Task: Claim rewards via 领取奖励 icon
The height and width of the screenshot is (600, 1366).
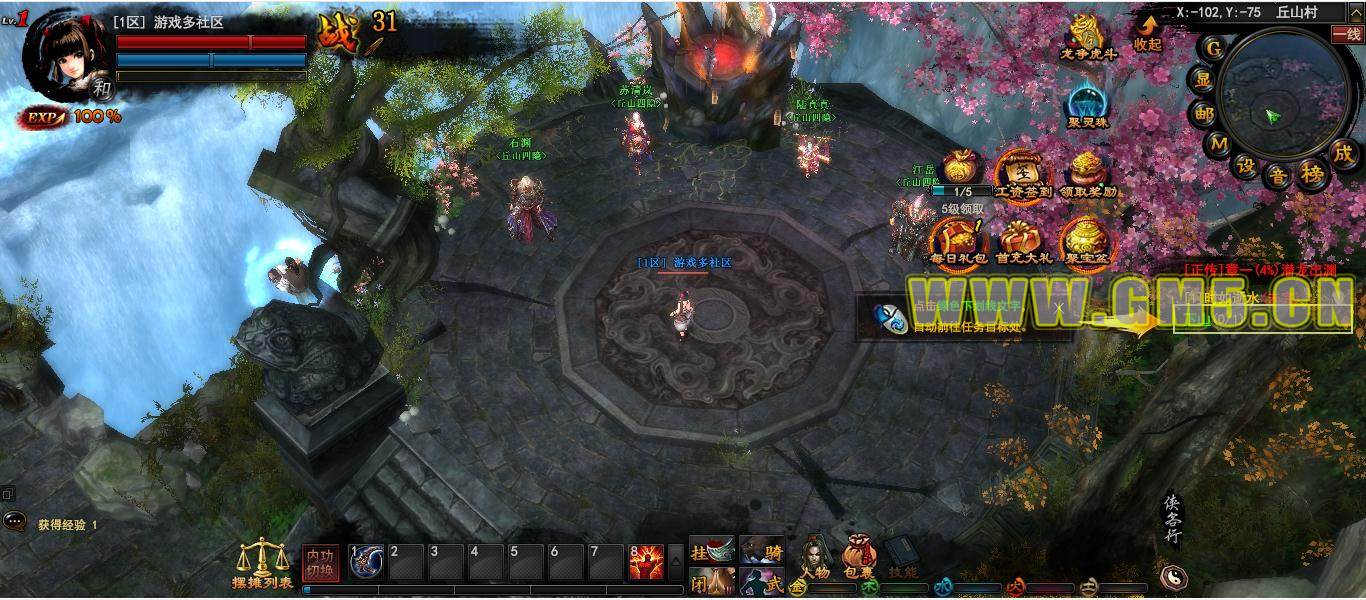Action: 1087,172
